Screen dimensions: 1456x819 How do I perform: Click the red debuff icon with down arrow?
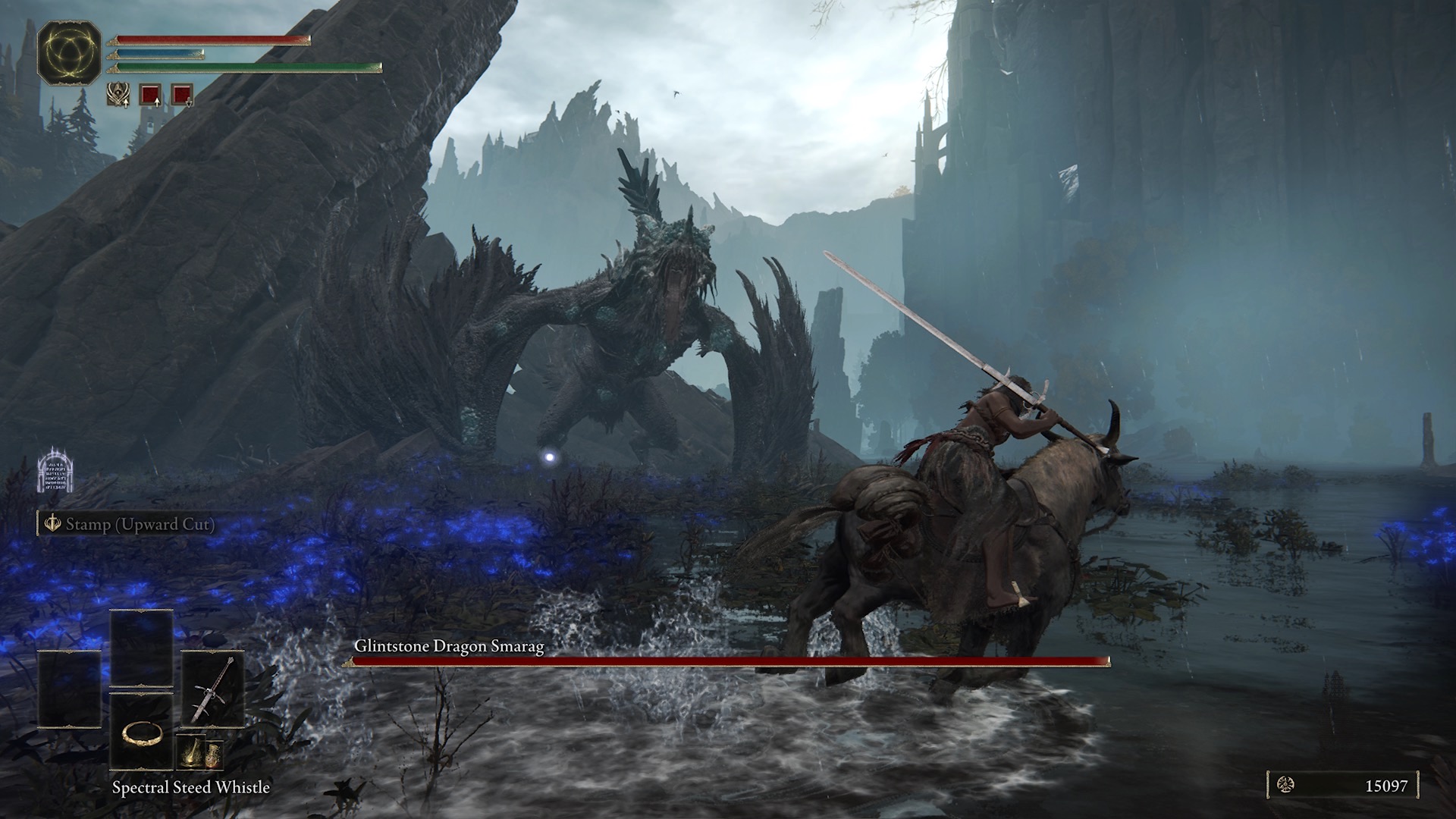pos(182,95)
